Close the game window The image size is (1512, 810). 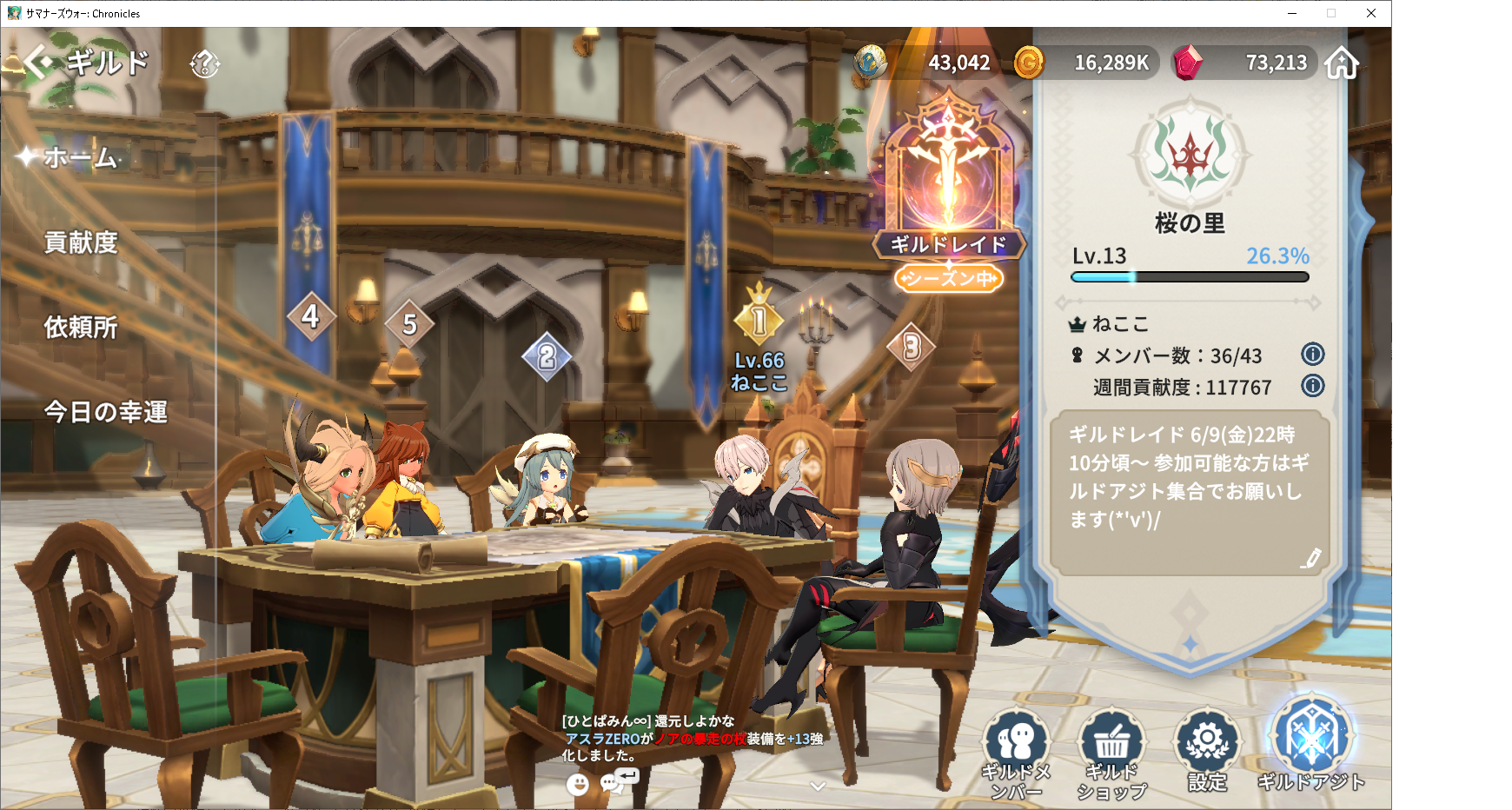click(x=1370, y=13)
